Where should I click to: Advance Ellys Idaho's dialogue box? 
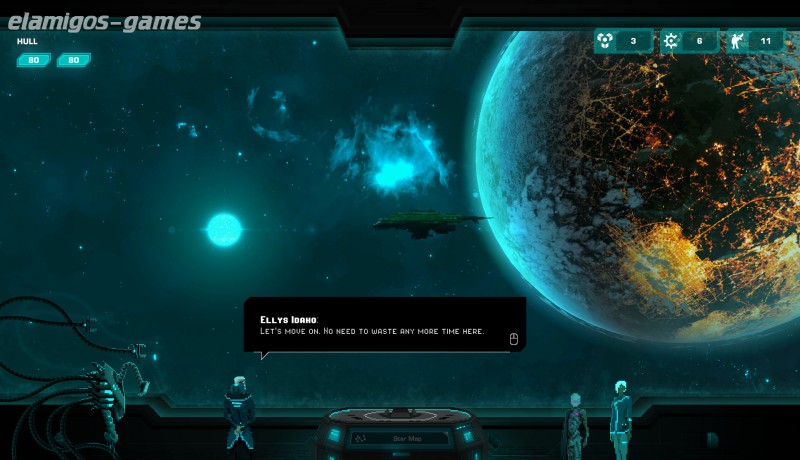pos(513,339)
